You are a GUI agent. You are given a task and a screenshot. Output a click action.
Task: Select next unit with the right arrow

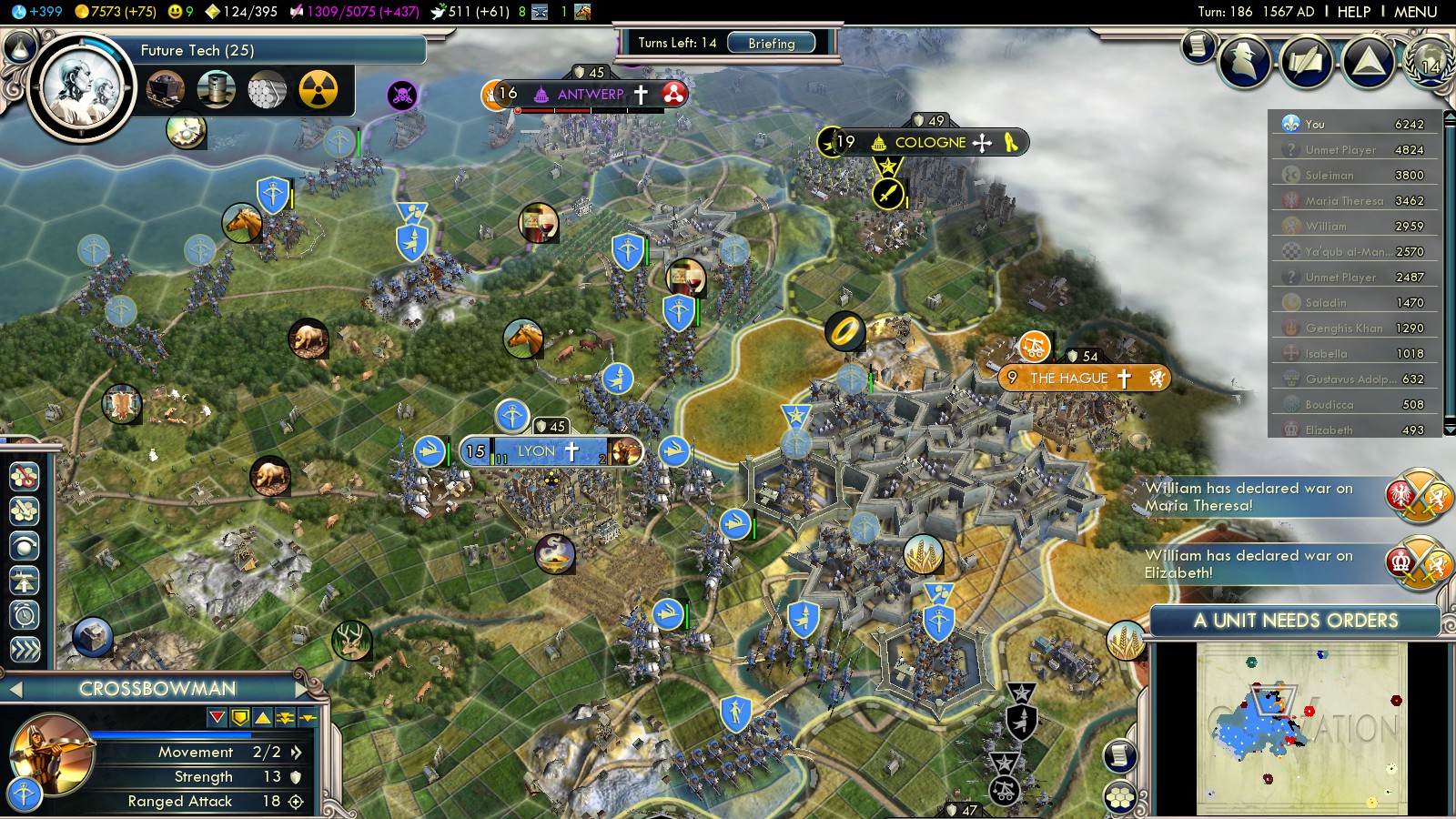(x=302, y=690)
